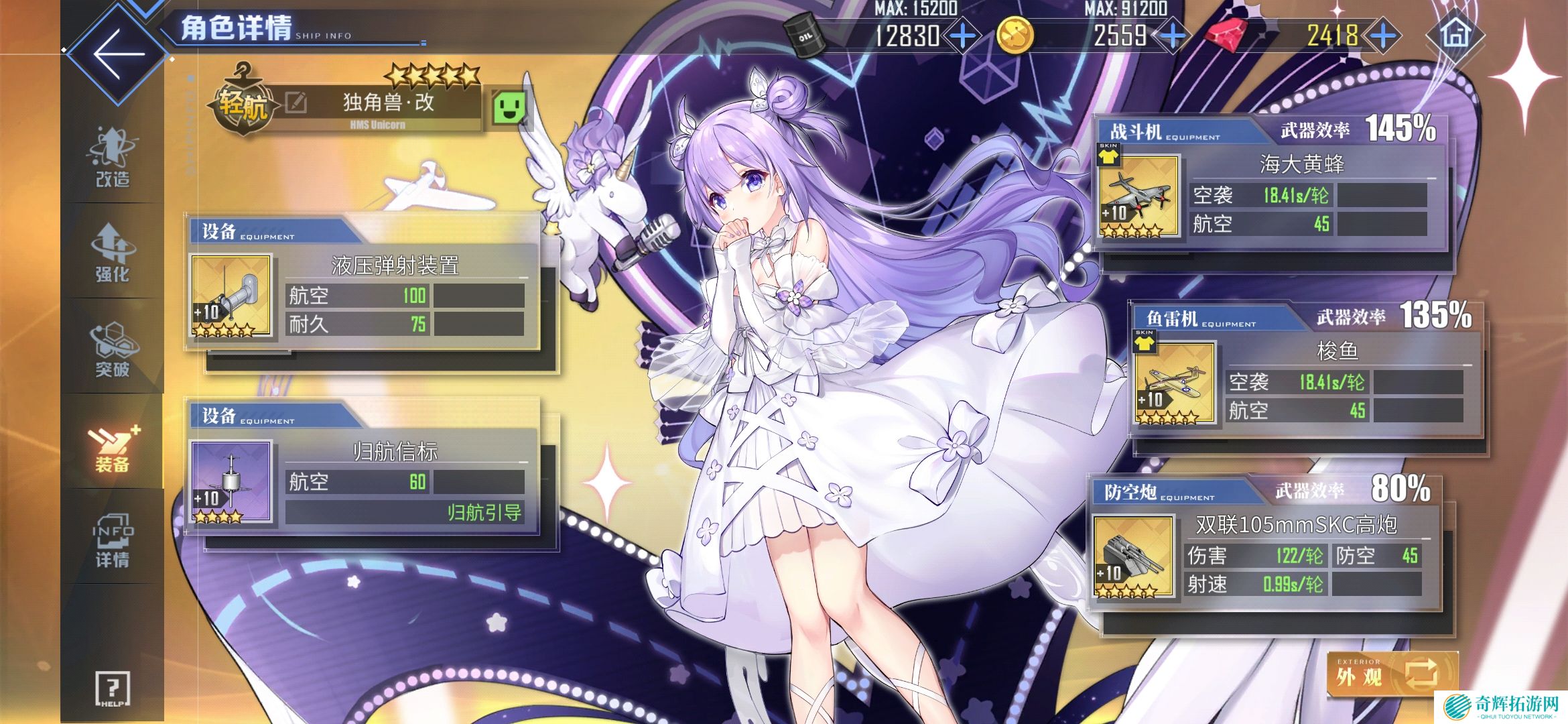Tap the green smiley mood icon
Screen dimensions: 1568x724
point(509,107)
